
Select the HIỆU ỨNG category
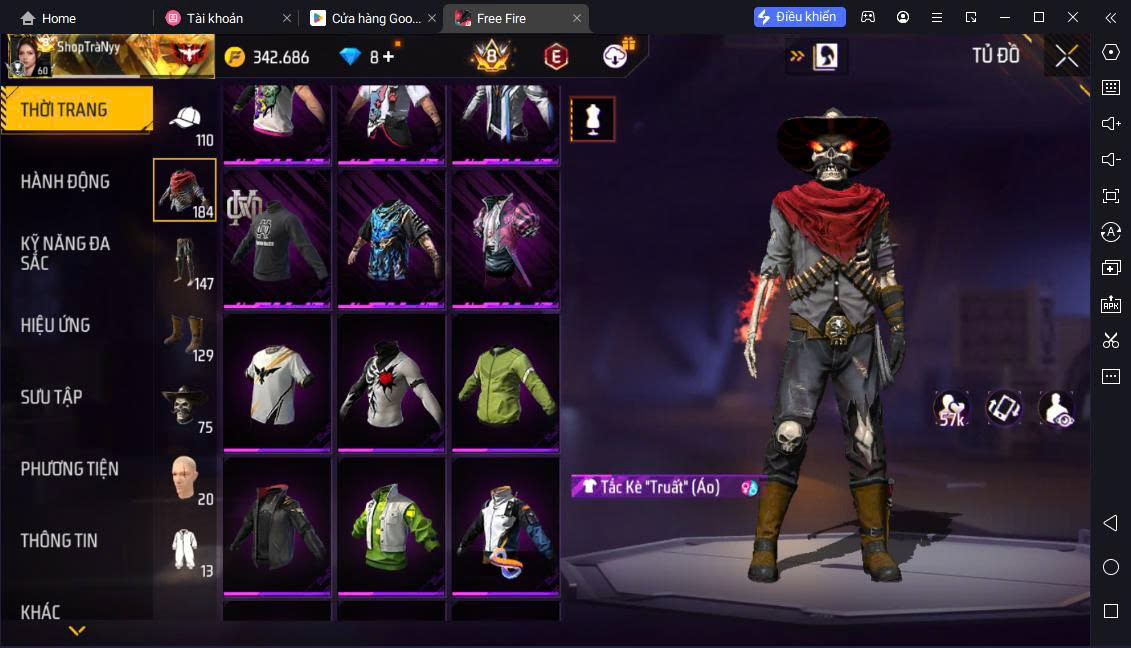click(55, 325)
